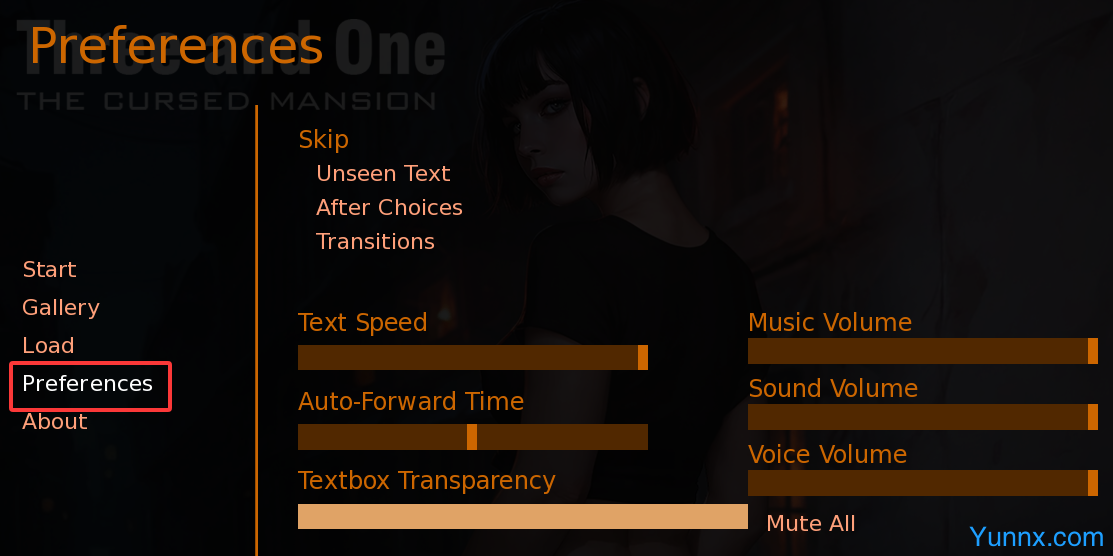Image resolution: width=1113 pixels, height=556 pixels.
Task: Show the About page
Action: (55, 422)
